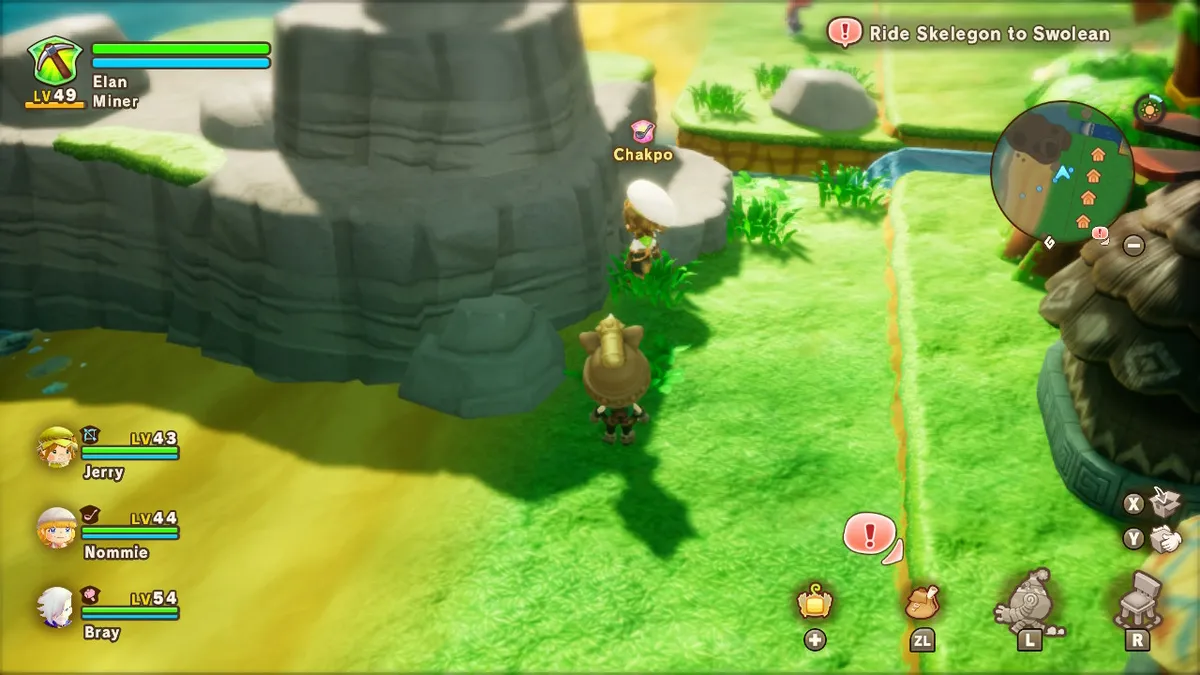Open the chair furniture icon

click(x=1138, y=598)
